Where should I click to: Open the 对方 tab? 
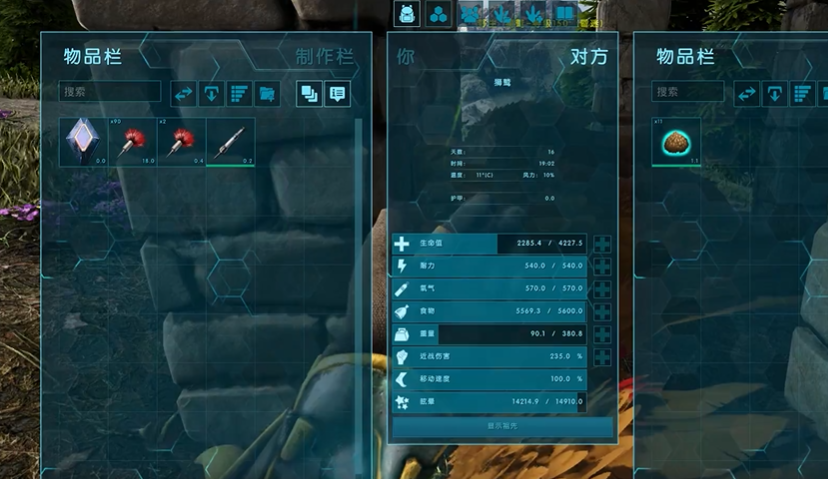click(589, 56)
